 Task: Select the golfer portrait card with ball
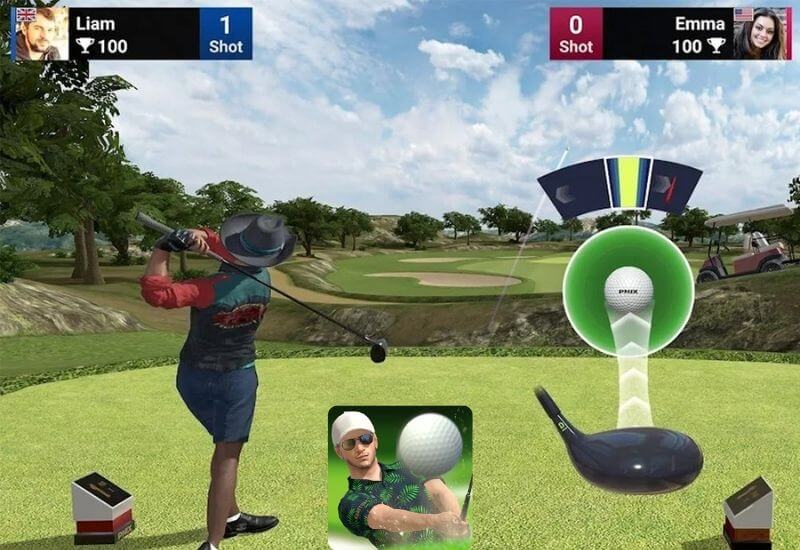(x=400, y=476)
